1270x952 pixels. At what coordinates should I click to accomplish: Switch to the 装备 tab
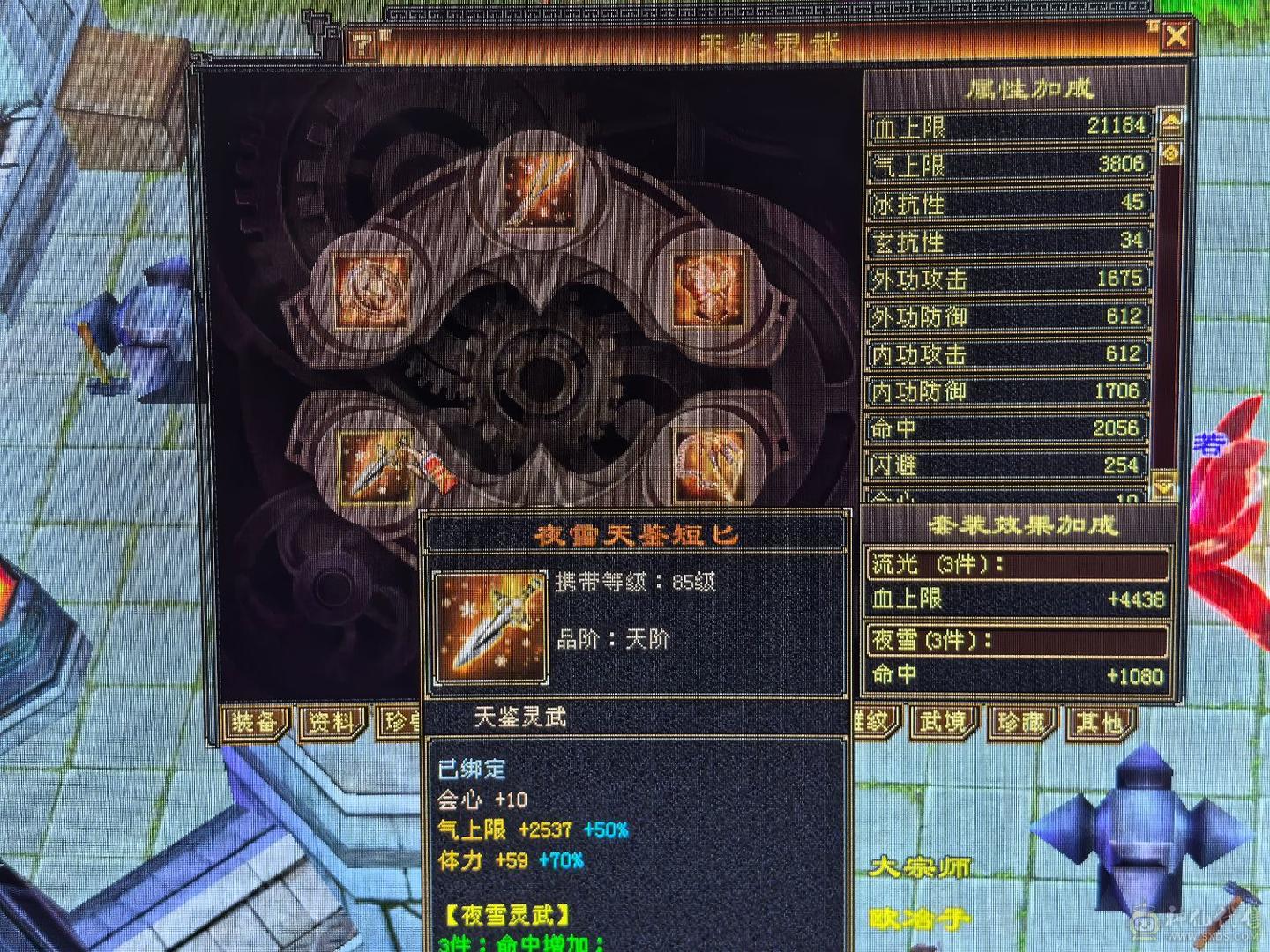tap(256, 720)
